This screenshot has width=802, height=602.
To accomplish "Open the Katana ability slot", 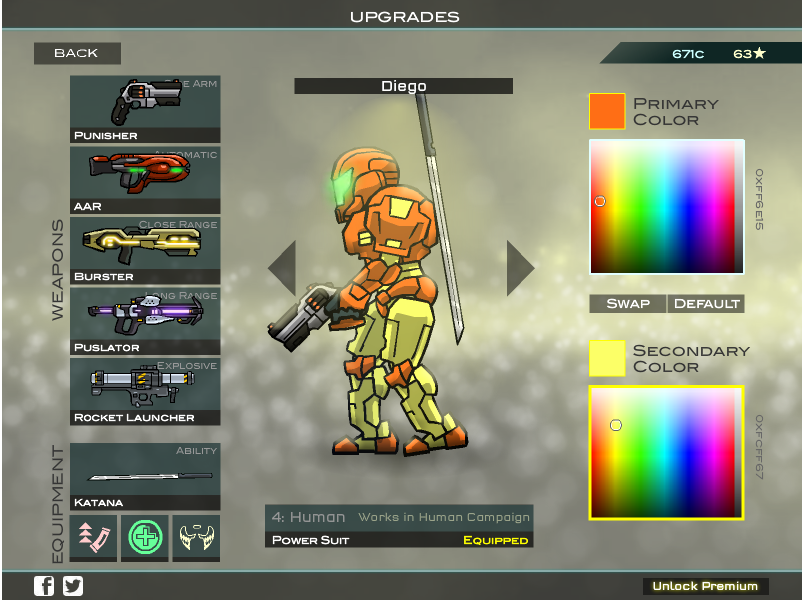I will [145, 477].
